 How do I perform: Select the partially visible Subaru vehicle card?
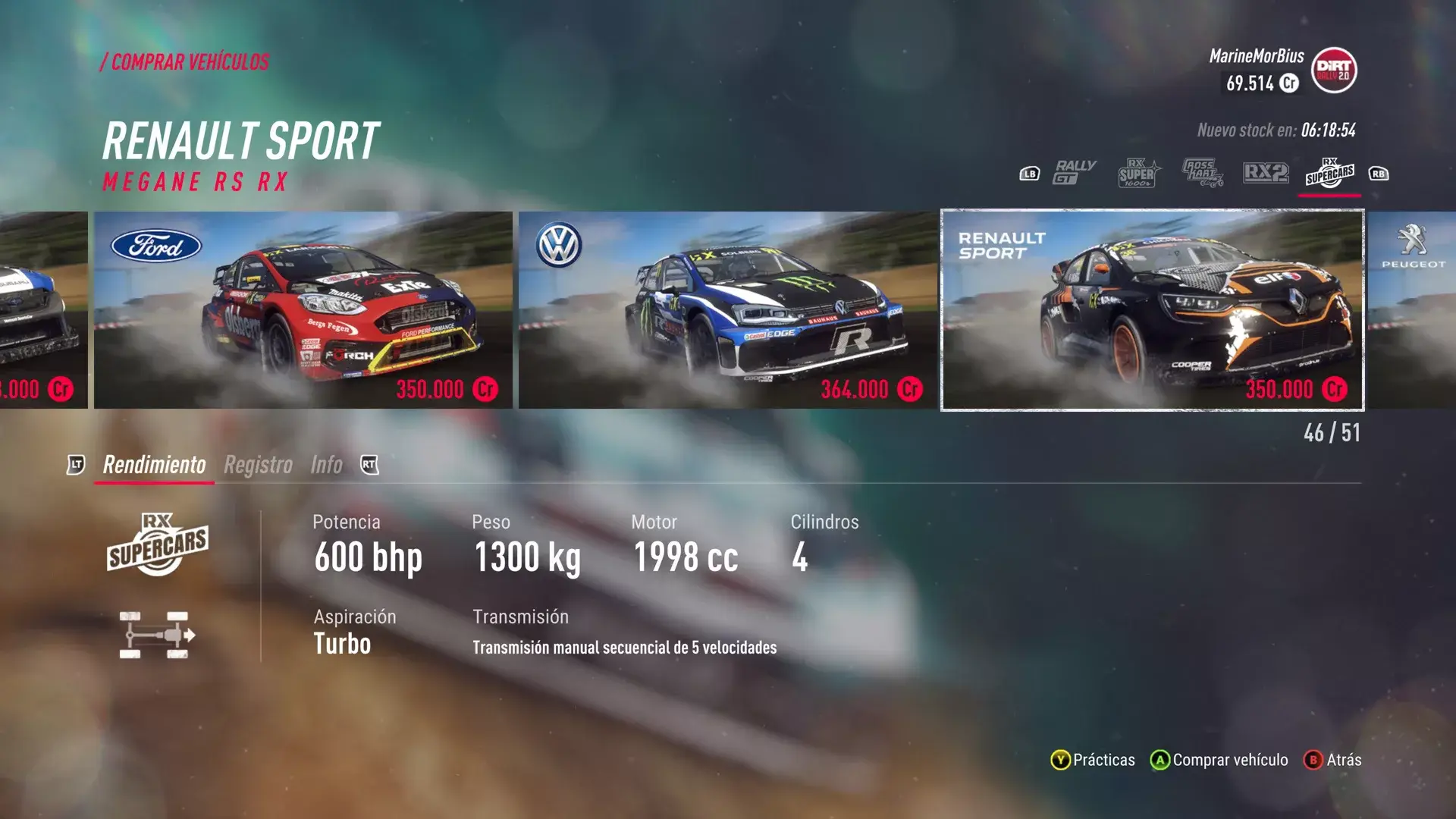43,309
